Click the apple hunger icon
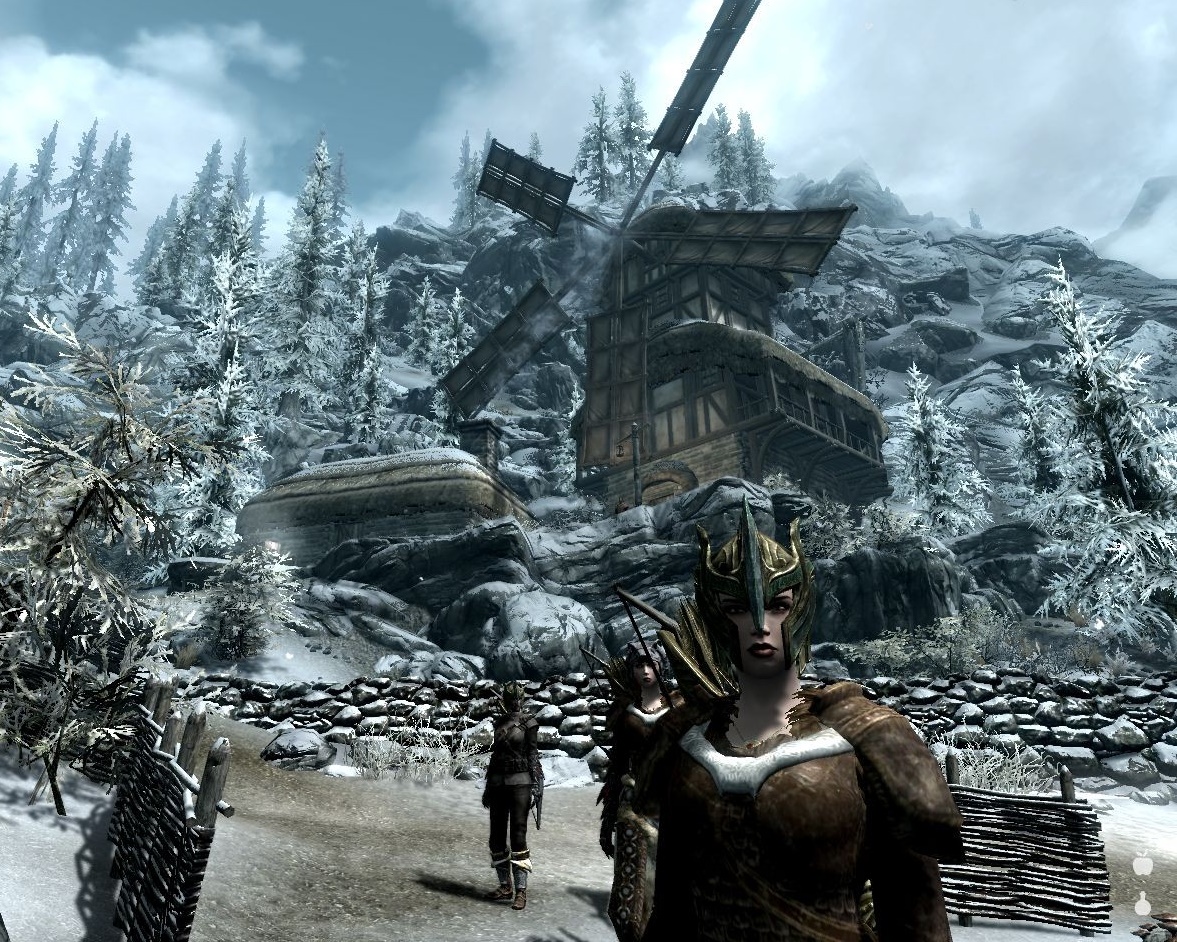 pyautogui.click(x=1142, y=863)
